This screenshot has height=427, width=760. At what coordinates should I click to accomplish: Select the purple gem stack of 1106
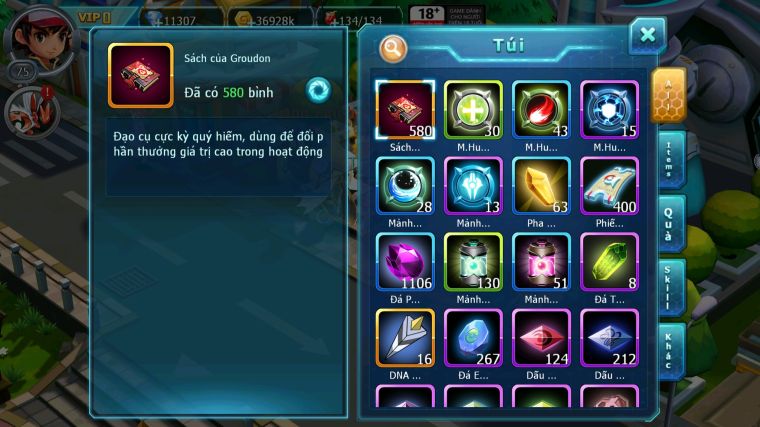click(x=405, y=262)
